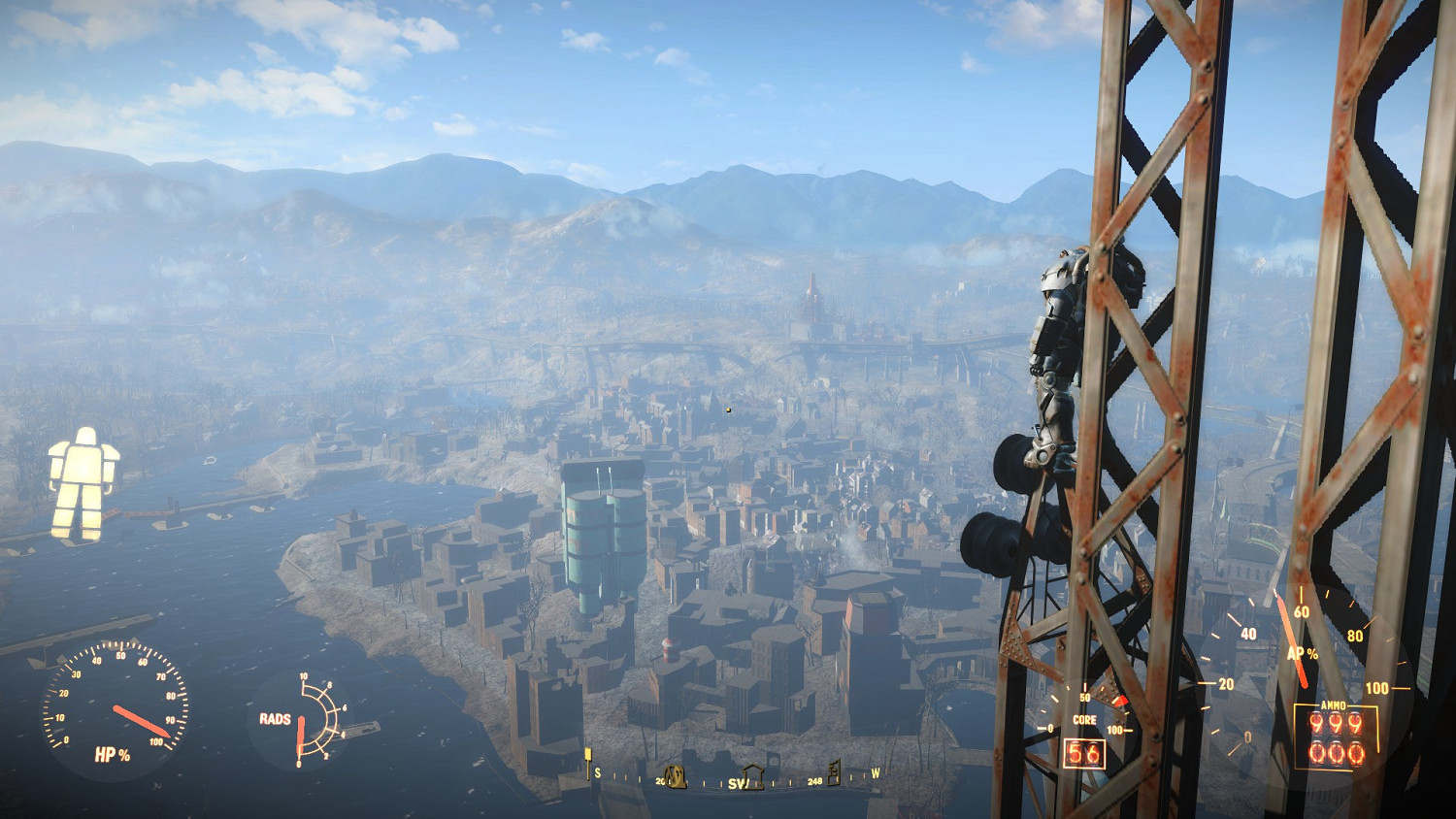Click the power armor condition figure icon
Image resolution: width=1456 pixels, height=819 pixels.
click(x=83, y=482)
